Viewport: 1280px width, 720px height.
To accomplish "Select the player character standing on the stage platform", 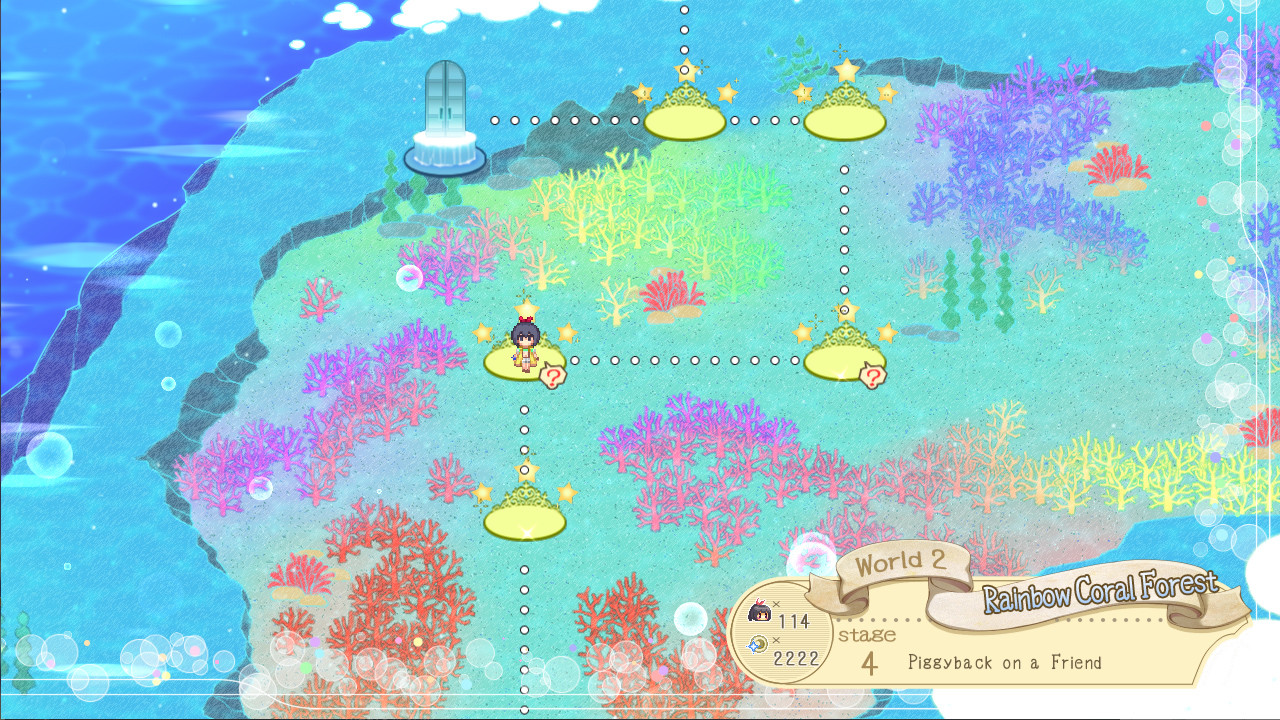I will pos(525,344).
